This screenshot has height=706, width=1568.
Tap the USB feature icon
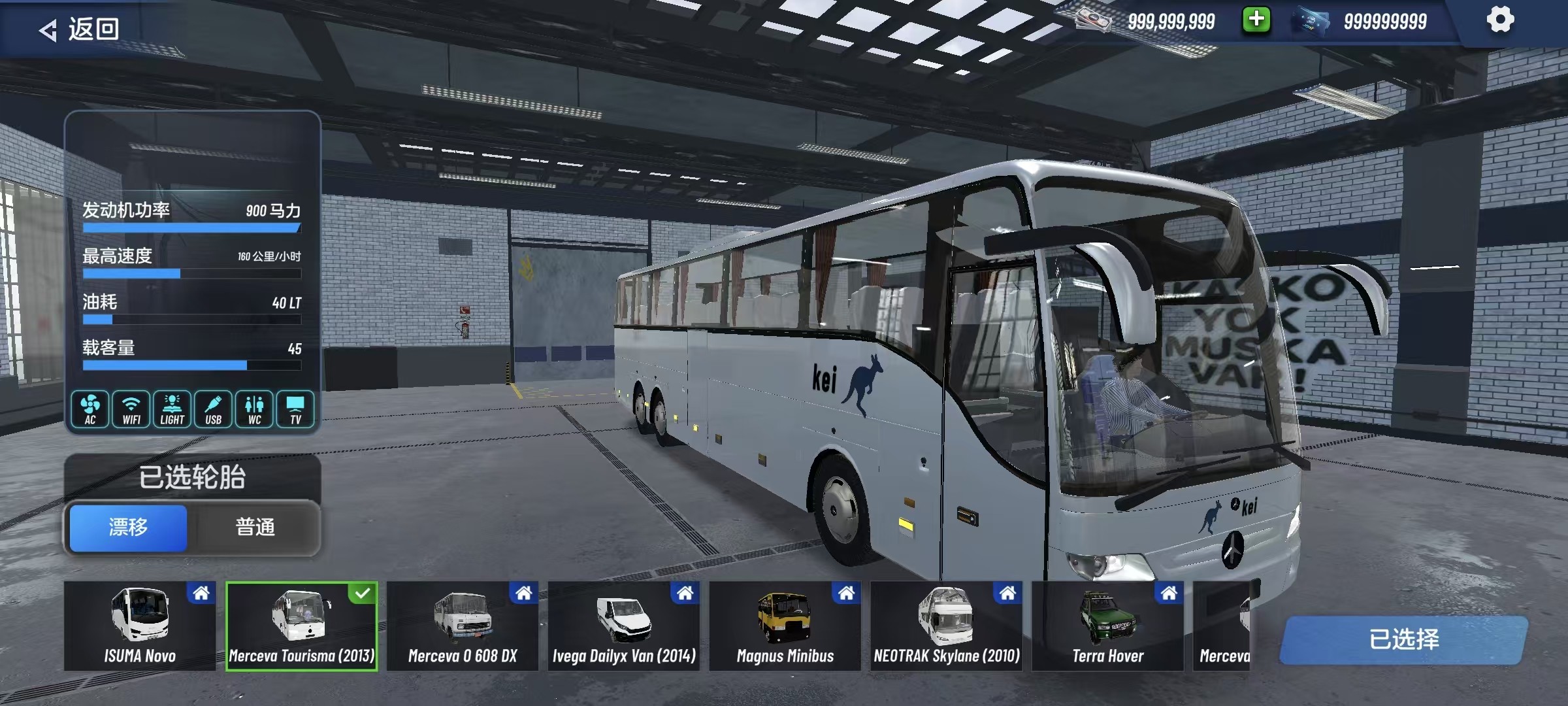[x=214, y=409]
